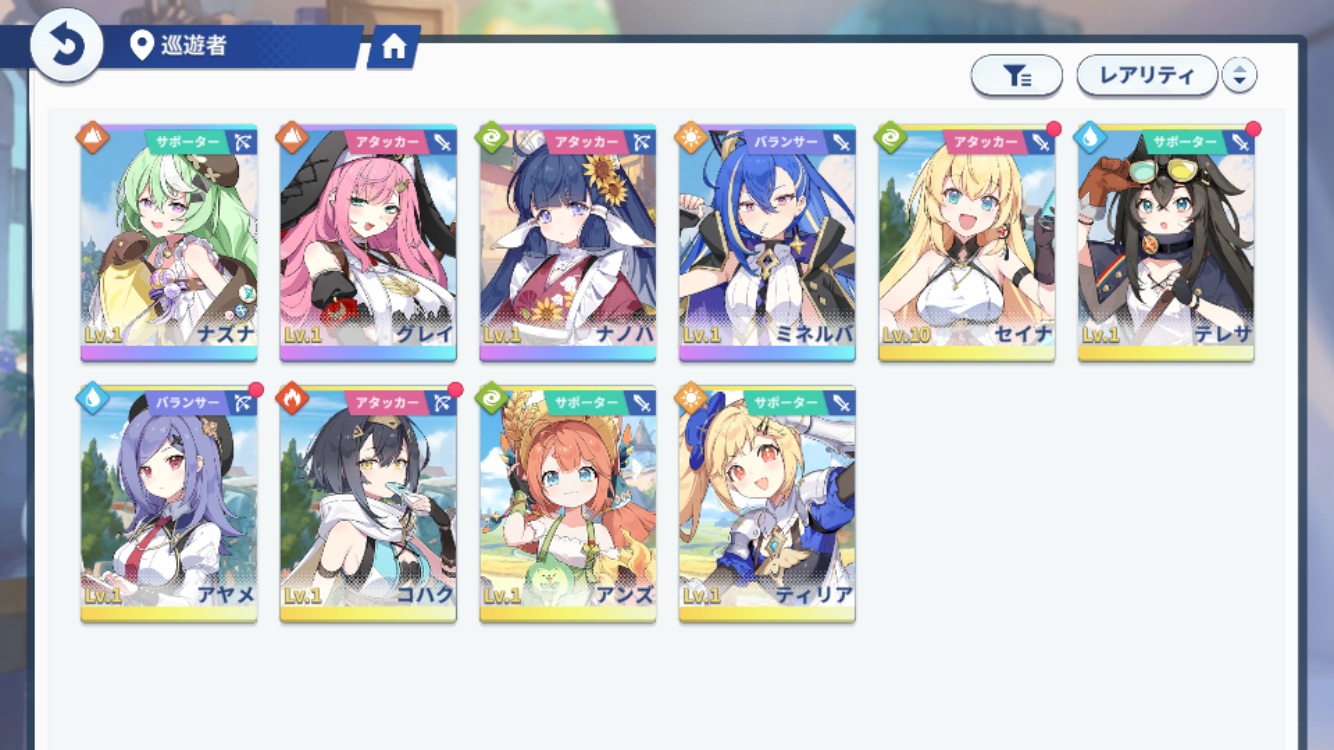Choose the テレサ character card

coord(1166,242)
